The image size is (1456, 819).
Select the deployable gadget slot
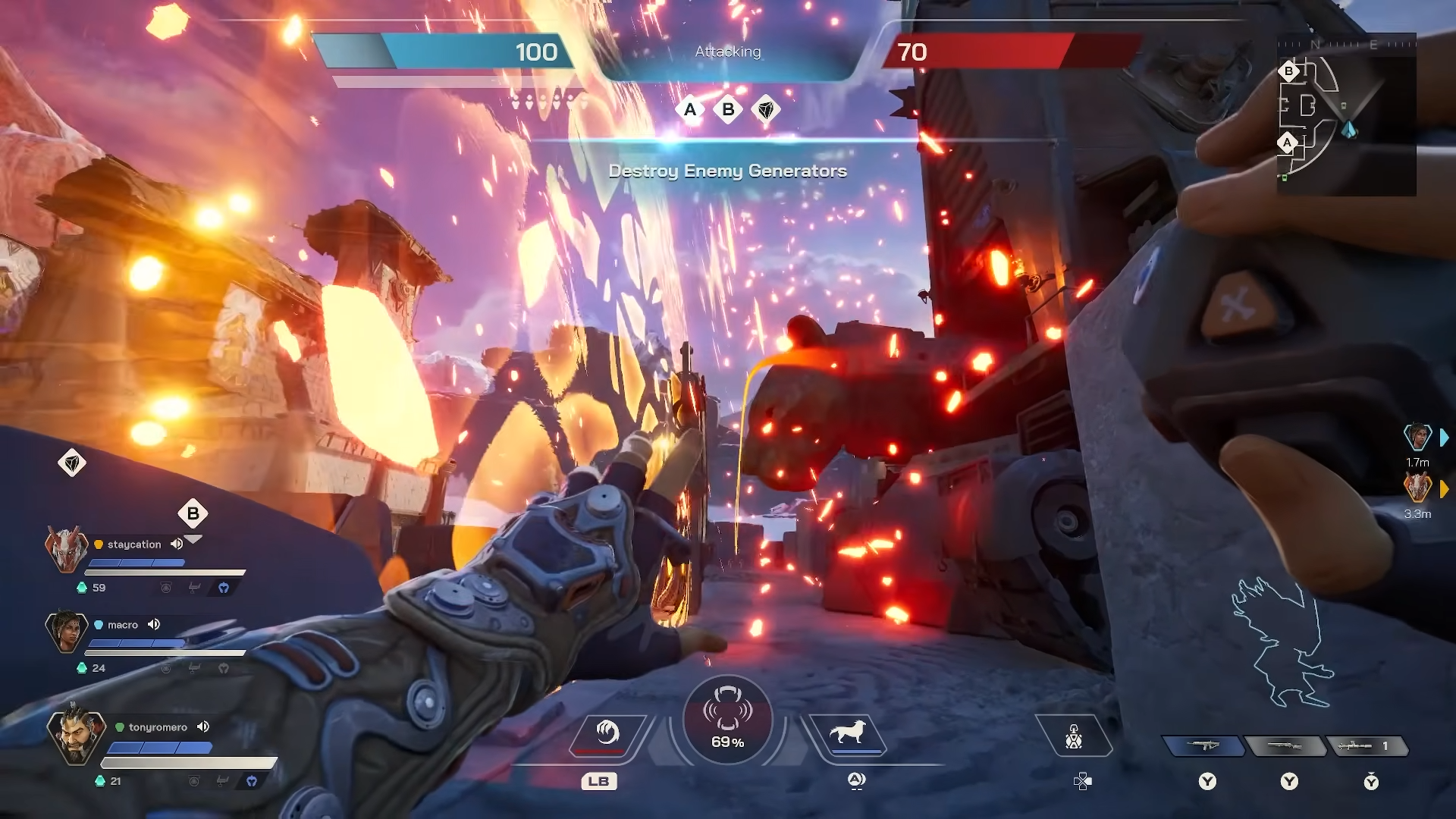pyautogui.click(x=1073, y=736)
